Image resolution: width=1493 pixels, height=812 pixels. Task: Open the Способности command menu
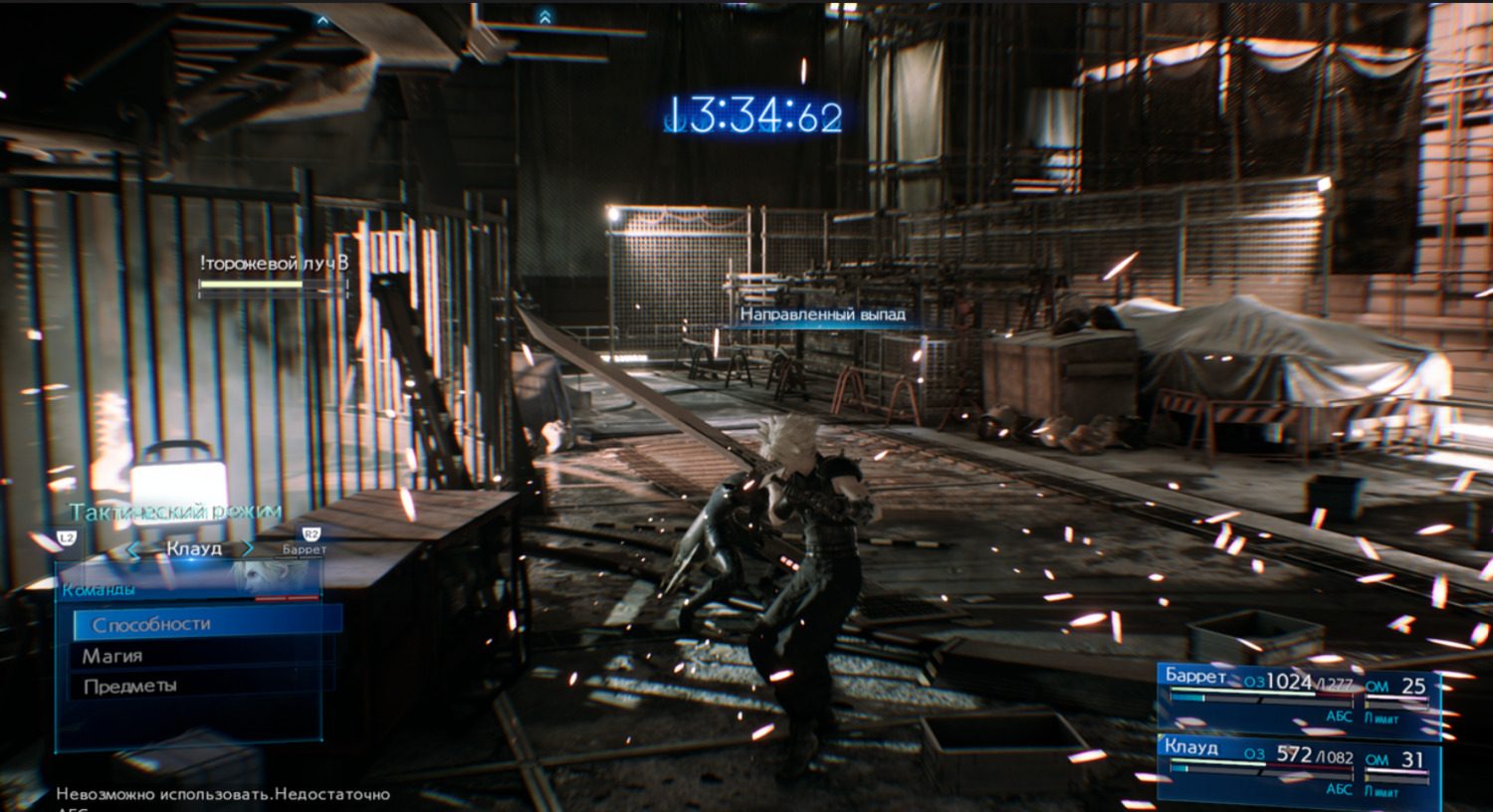207,624
